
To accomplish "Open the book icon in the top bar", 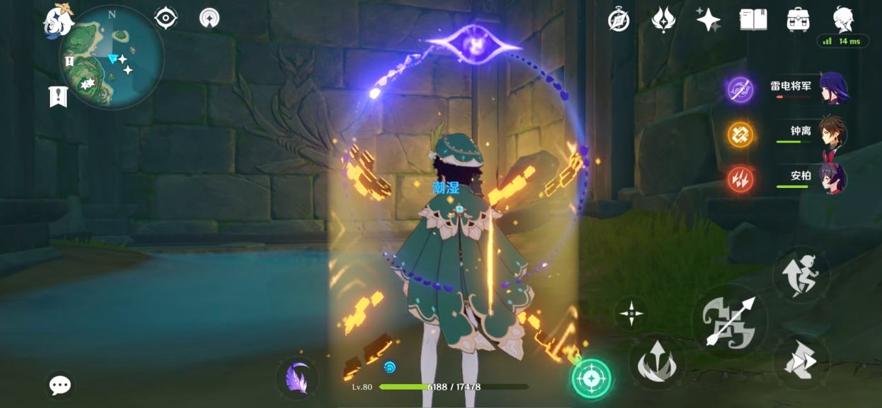I will 753,19.
